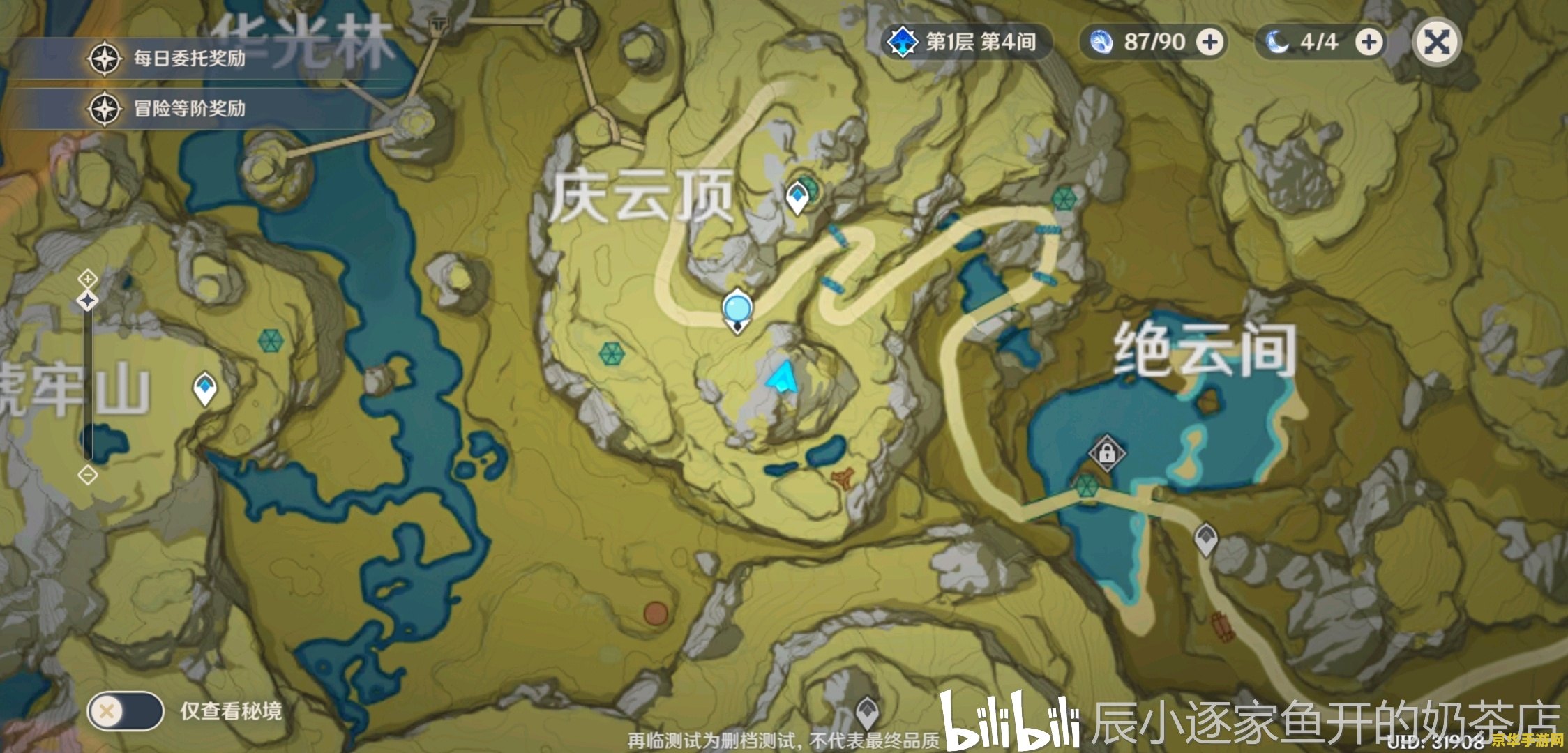Zoom in with the map slider plus button
Image resolution: width=1568 pixels, height=753 pixels.
click(86, 279)
